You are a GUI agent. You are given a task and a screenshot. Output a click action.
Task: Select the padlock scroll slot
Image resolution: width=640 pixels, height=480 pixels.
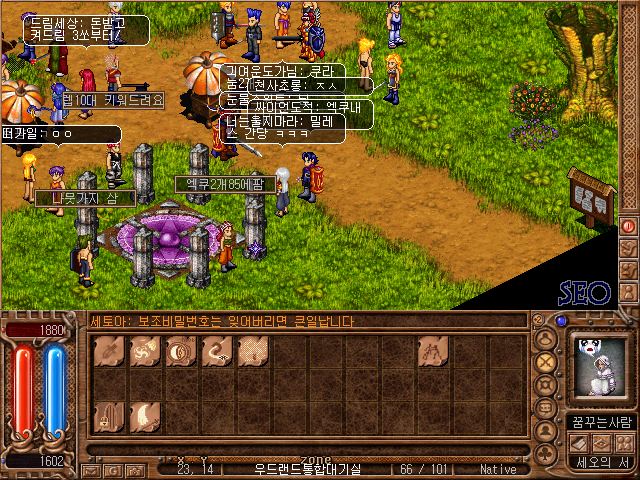(x=110, y=416)
